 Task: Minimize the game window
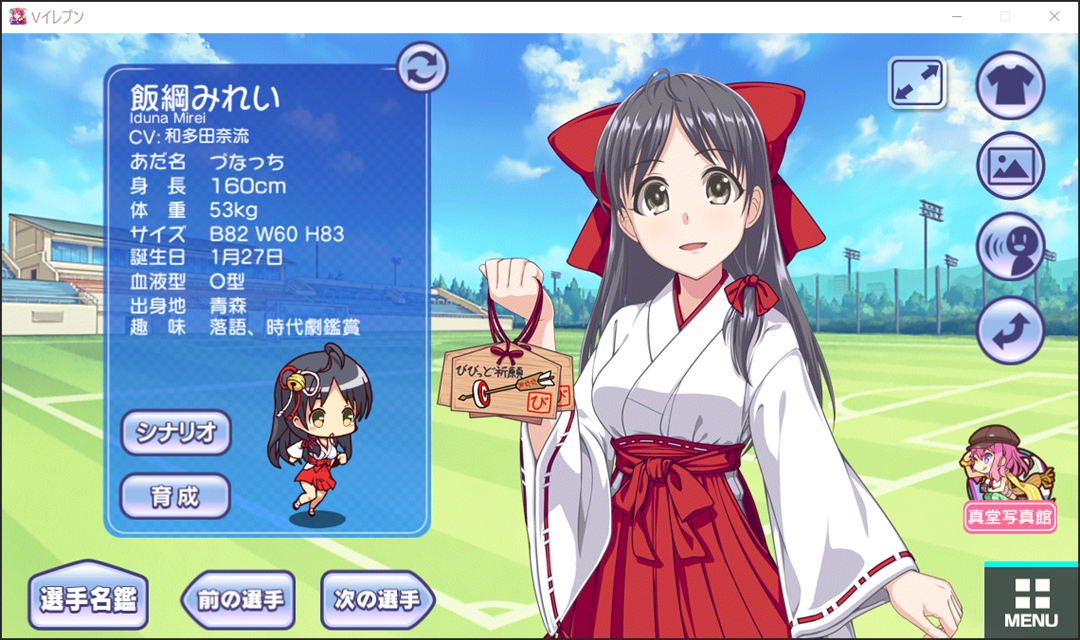pyautogui.click(x=957, y=16)
